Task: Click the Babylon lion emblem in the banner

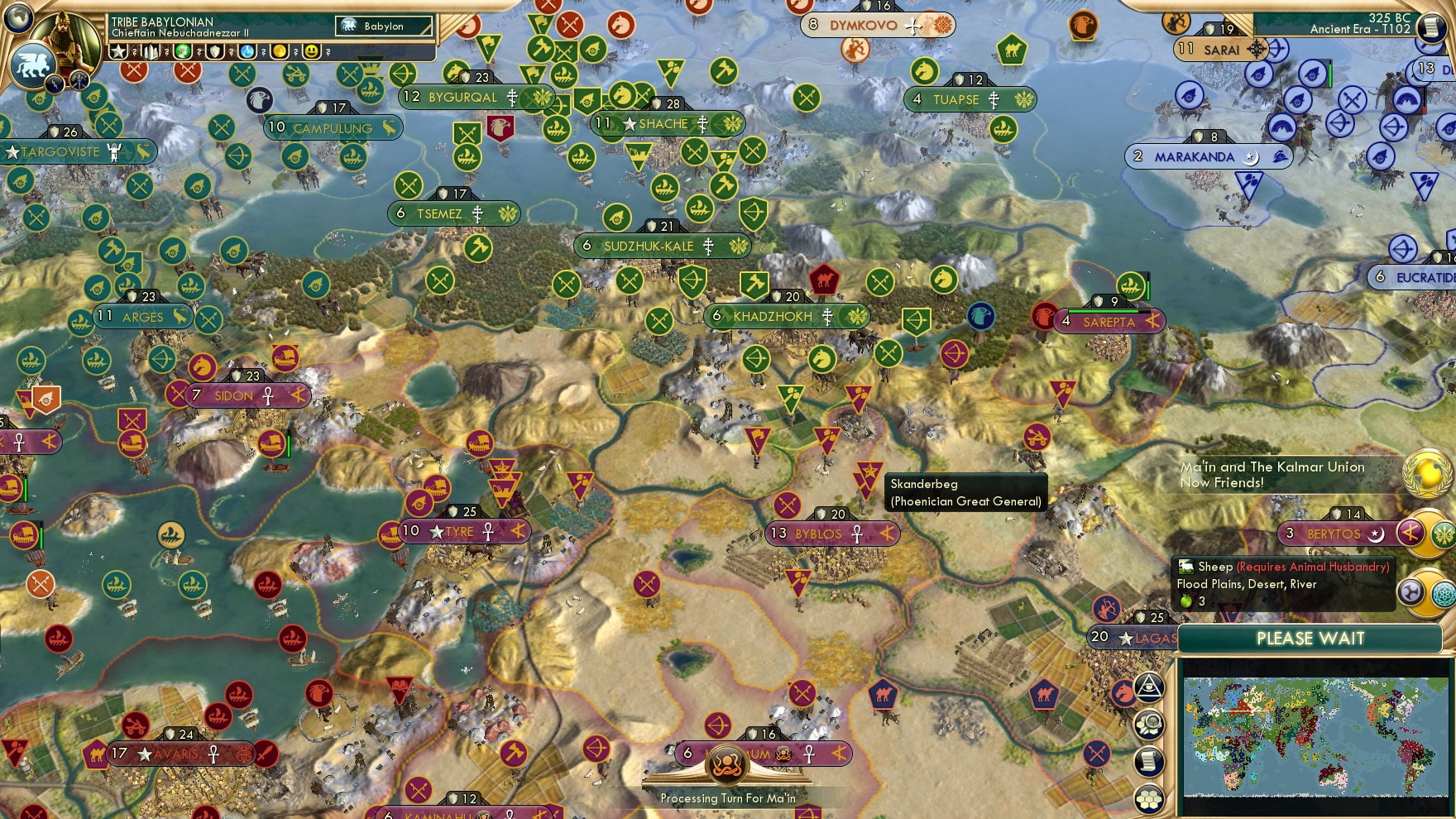Action: [349, 25]
